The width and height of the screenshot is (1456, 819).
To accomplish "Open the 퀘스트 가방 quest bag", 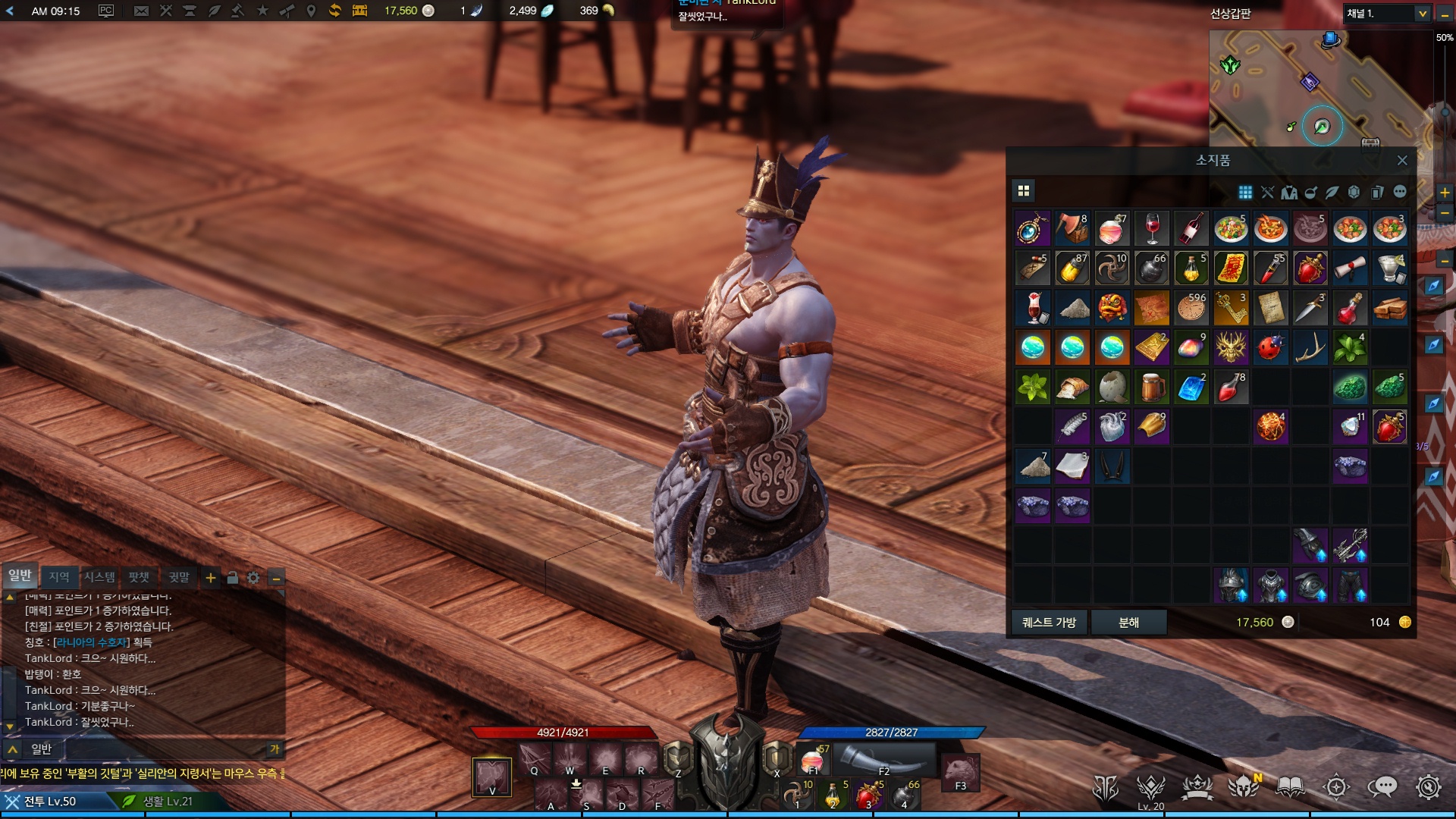I will point(1049,623).
